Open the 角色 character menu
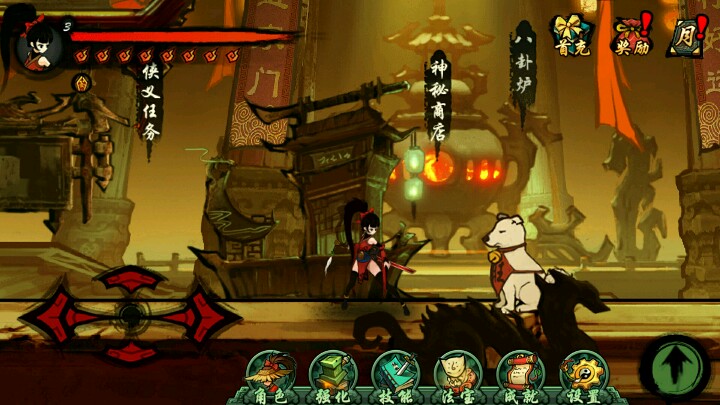Image resolution: width=720 pixels, height=405 pixels. tap(270, 376)
